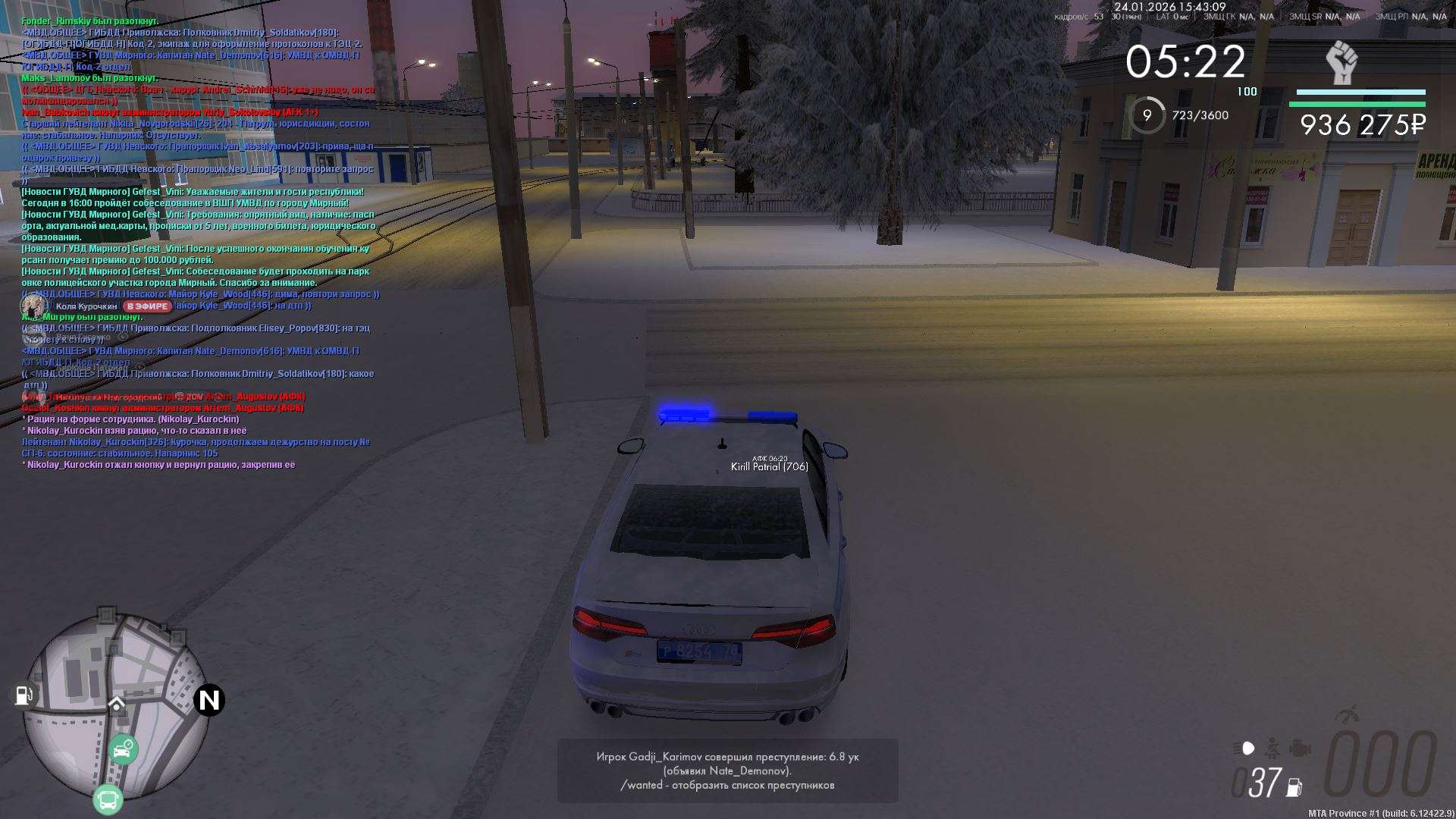This screenshot has height=819, width=1456.
Task: Select the green car marker on the minimap
Action: tap(122, 749)
